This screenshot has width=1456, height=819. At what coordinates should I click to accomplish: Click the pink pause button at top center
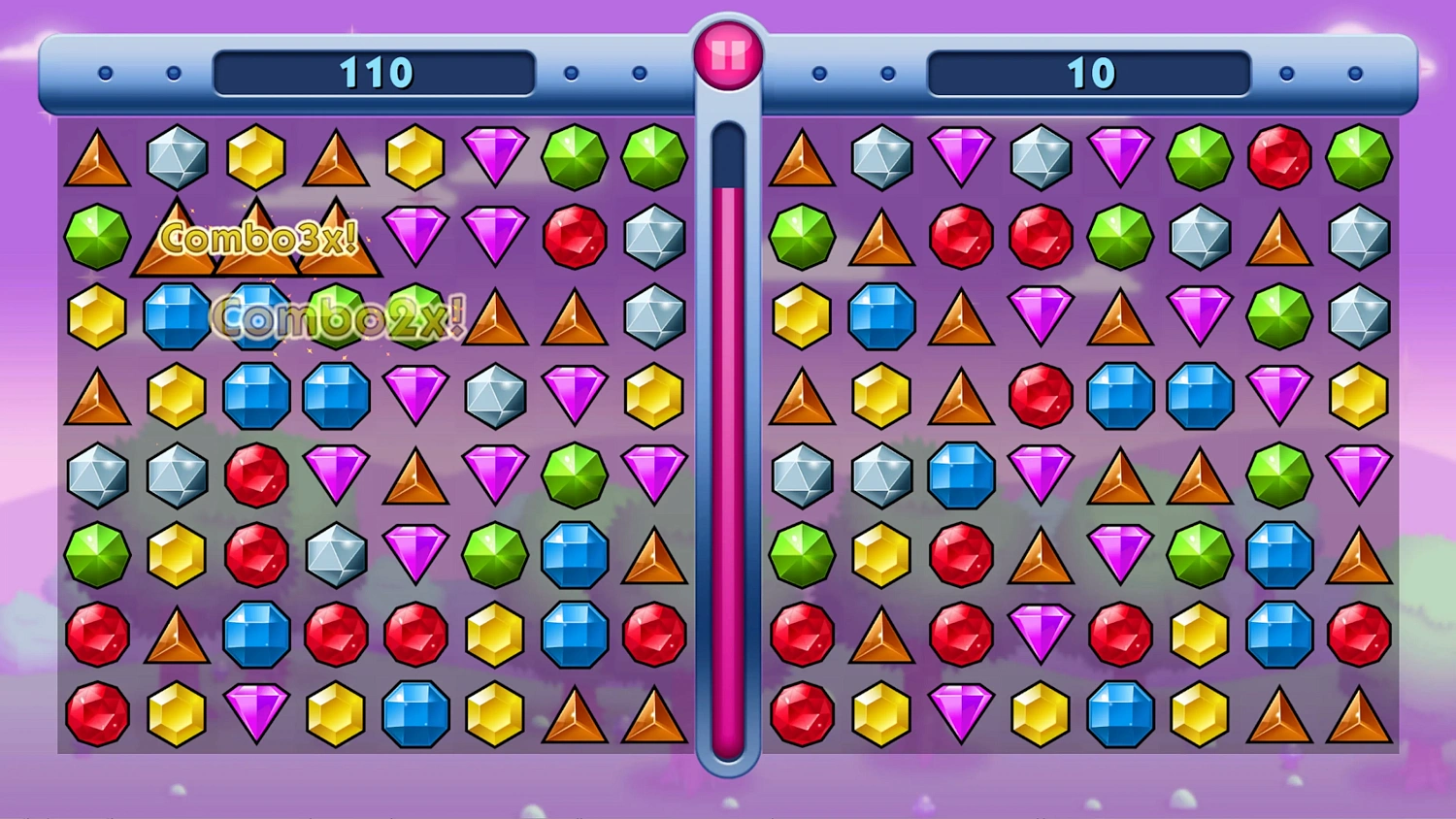[728, 53]
